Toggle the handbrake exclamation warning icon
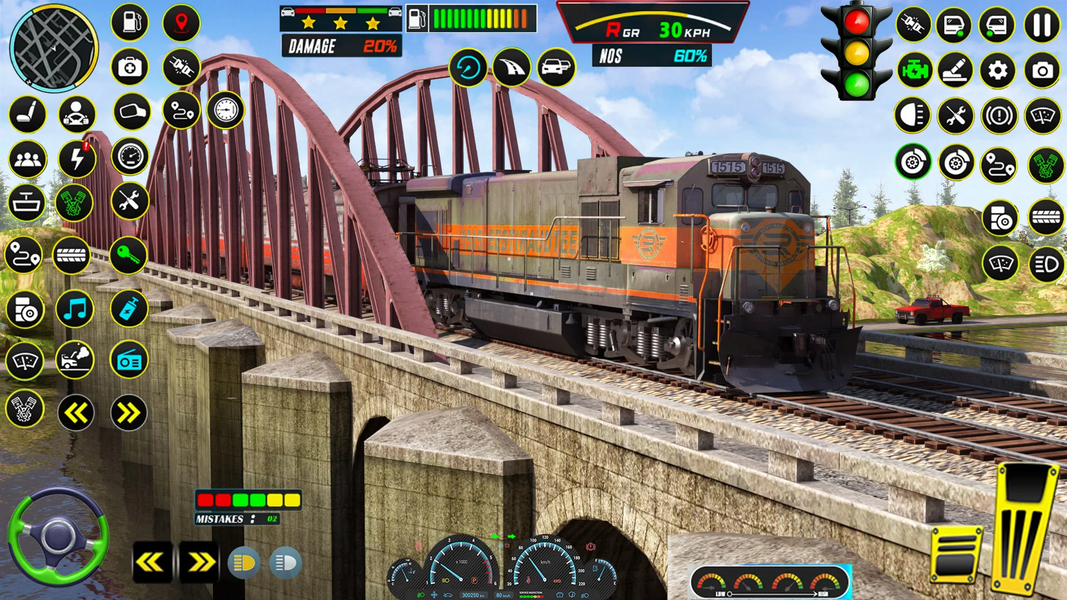Screen dimensions: 1067x600 [998, 115]
